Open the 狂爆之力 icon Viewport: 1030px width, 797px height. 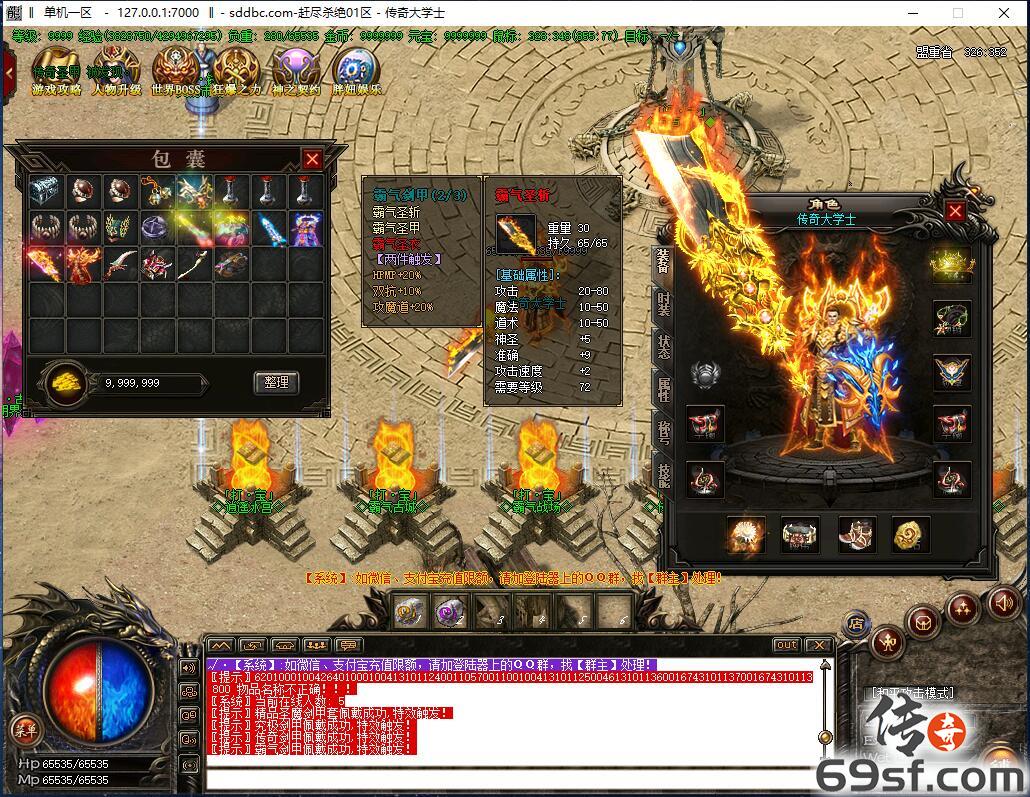[237, 71]
